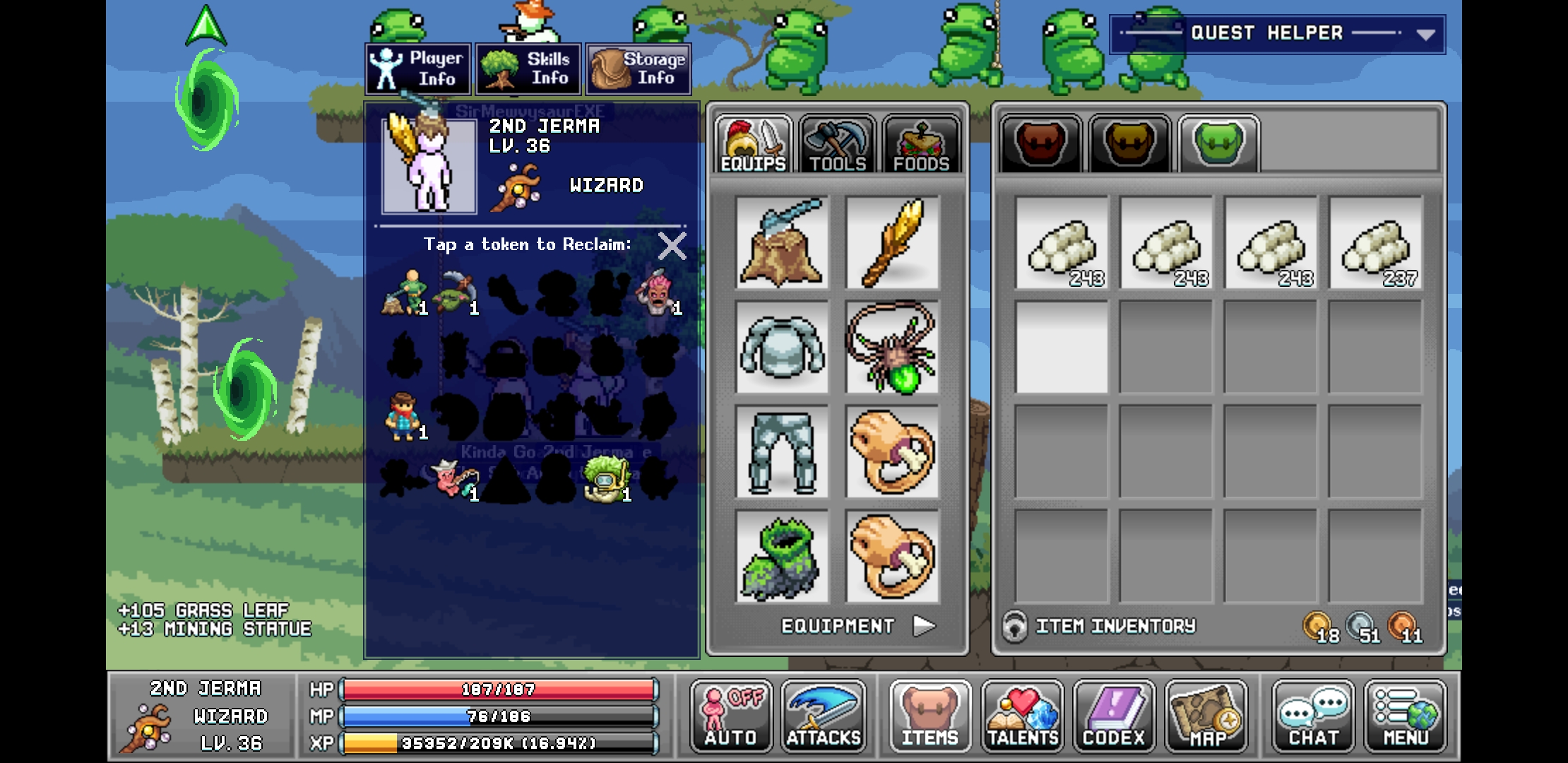Open the Items bag icon

click(x=929, y=717)
